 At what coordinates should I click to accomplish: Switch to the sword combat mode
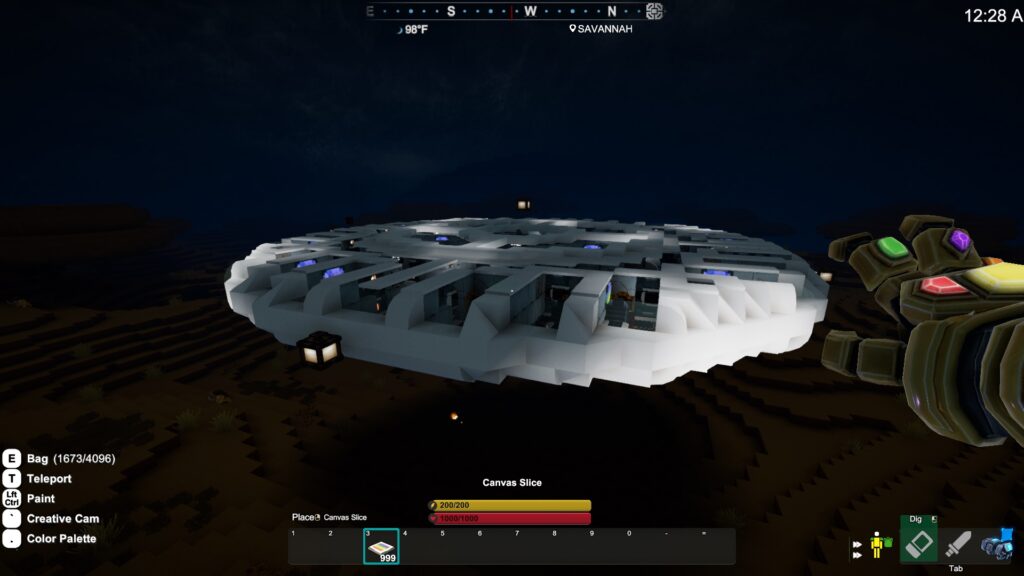[x=958, y=545]
